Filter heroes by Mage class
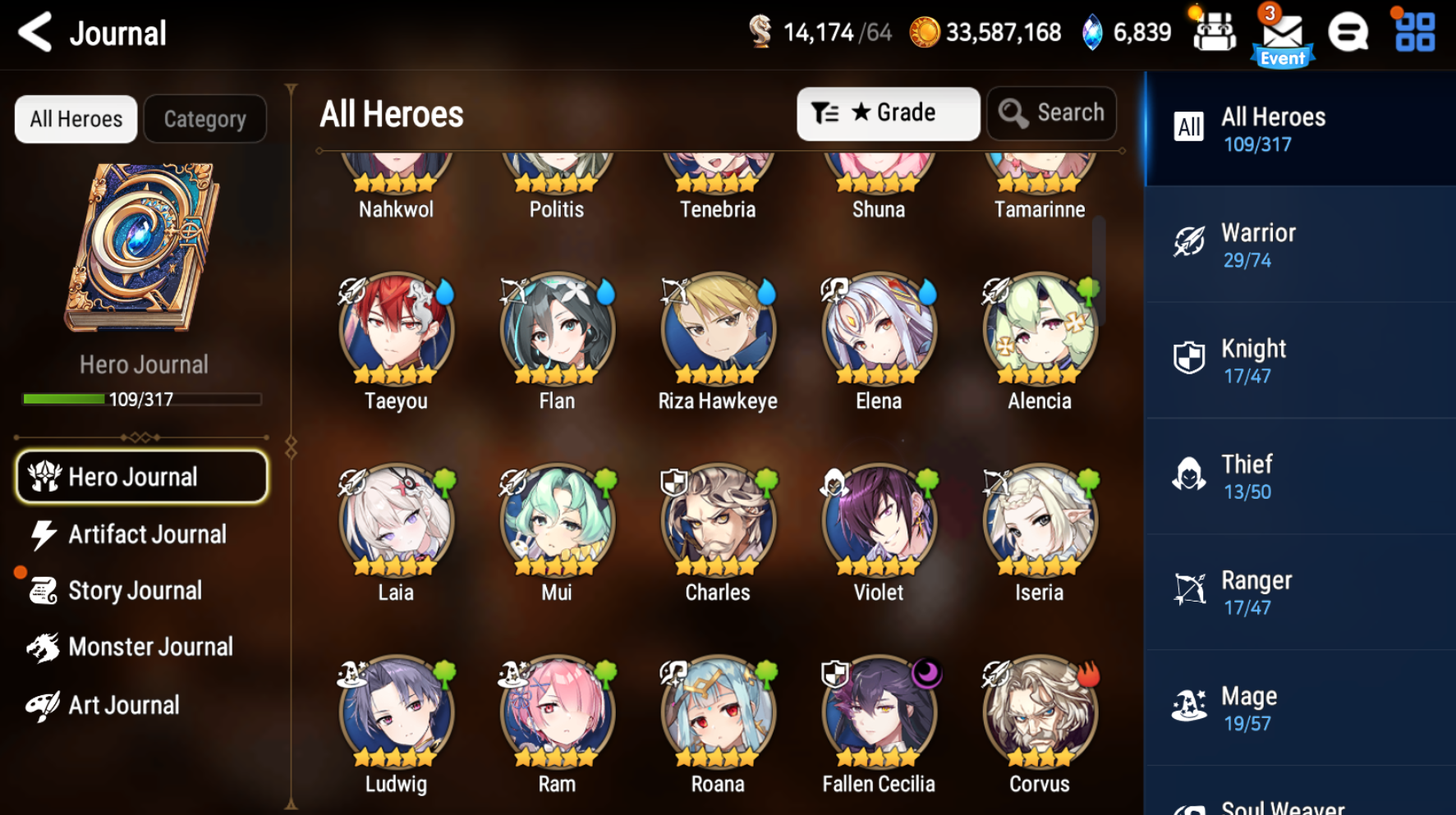1456x815 pixels. pos(1298,707)
